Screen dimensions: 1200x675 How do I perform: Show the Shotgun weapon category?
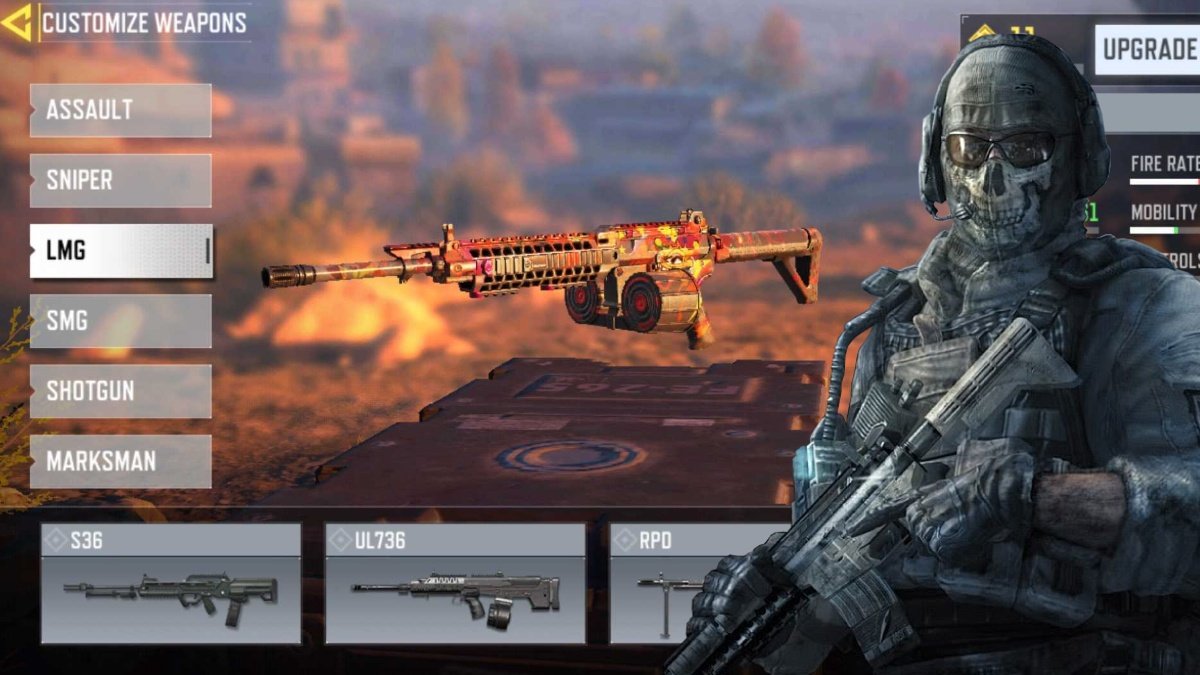click(x=120, y=391)
